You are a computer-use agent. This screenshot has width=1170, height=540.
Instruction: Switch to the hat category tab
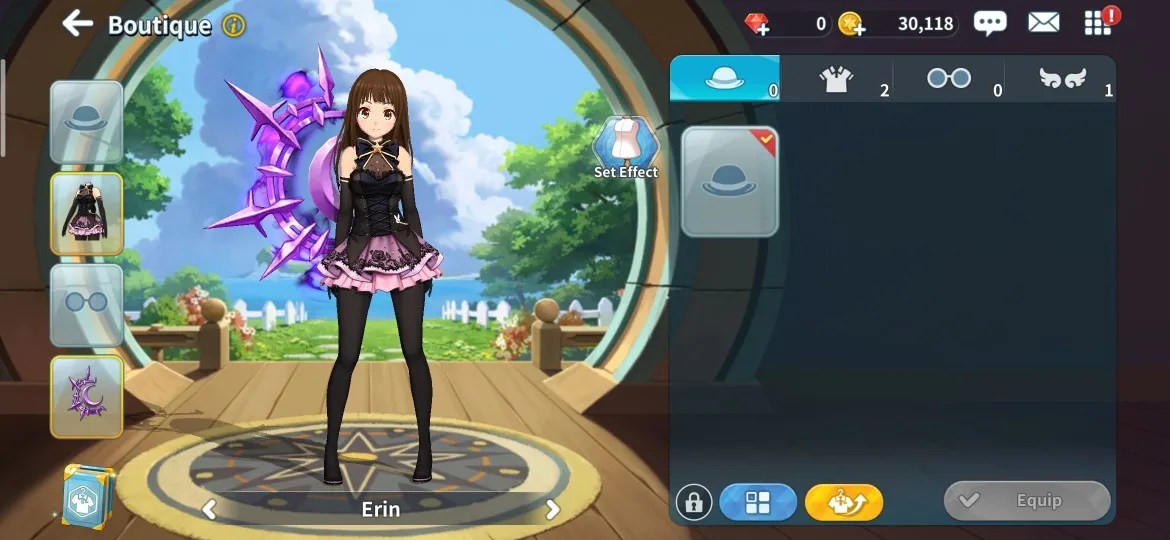pos(725,79)
